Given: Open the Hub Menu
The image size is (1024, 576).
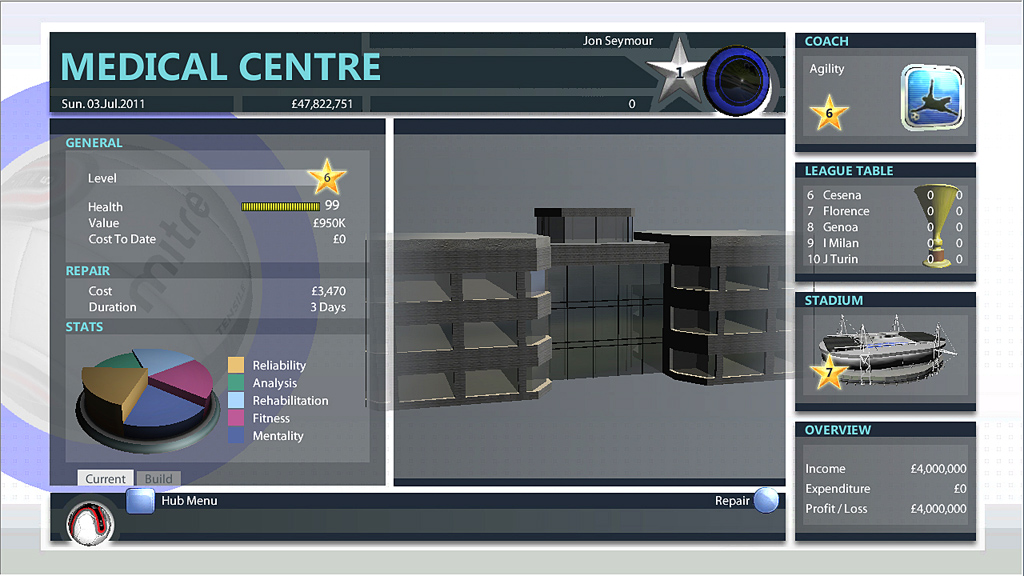Looking at the screenshot, I should point(140,500).
